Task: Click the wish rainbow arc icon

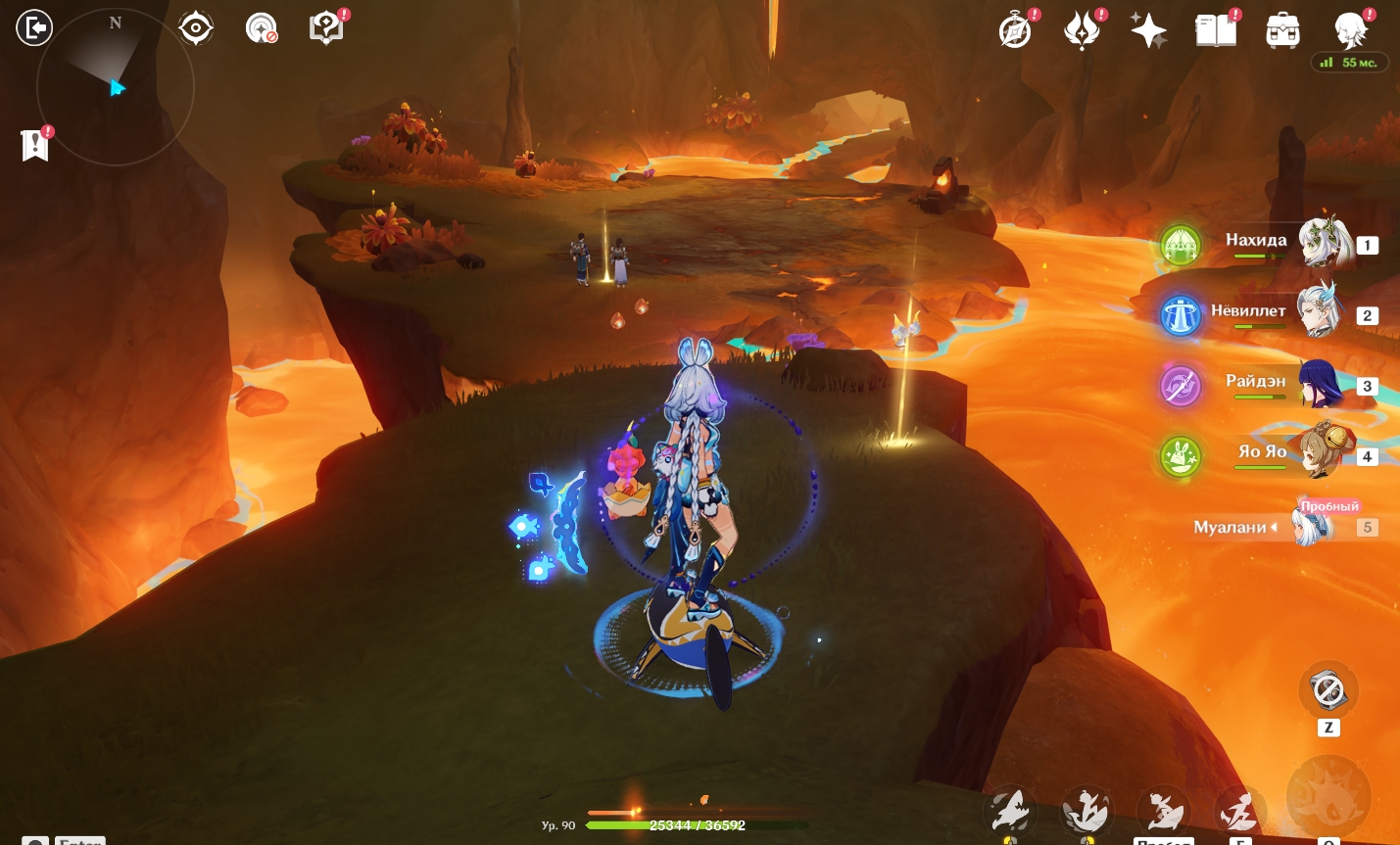Action: click(x=261, y=28)
